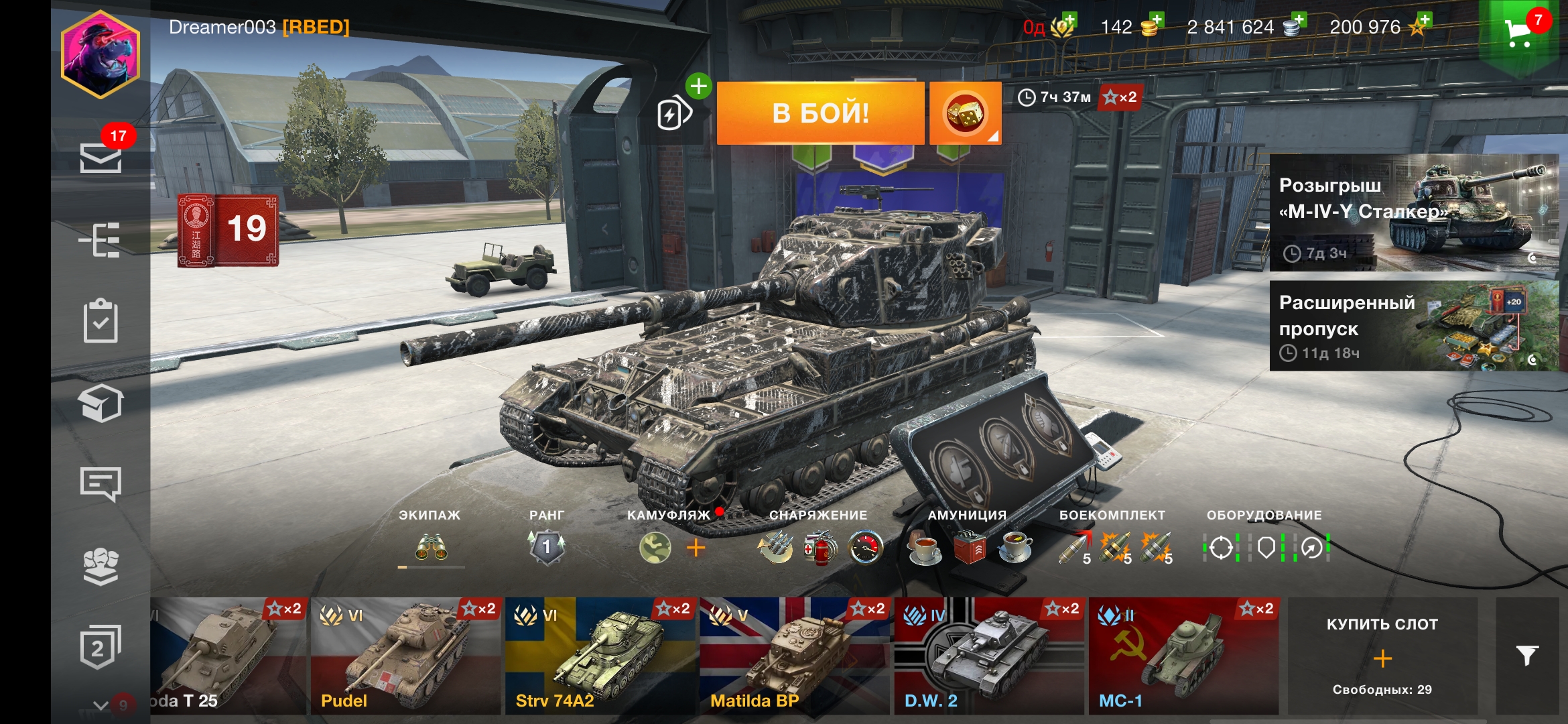
Task: Open the mail inbox with 17 notifications
Action: coord(101,158)
